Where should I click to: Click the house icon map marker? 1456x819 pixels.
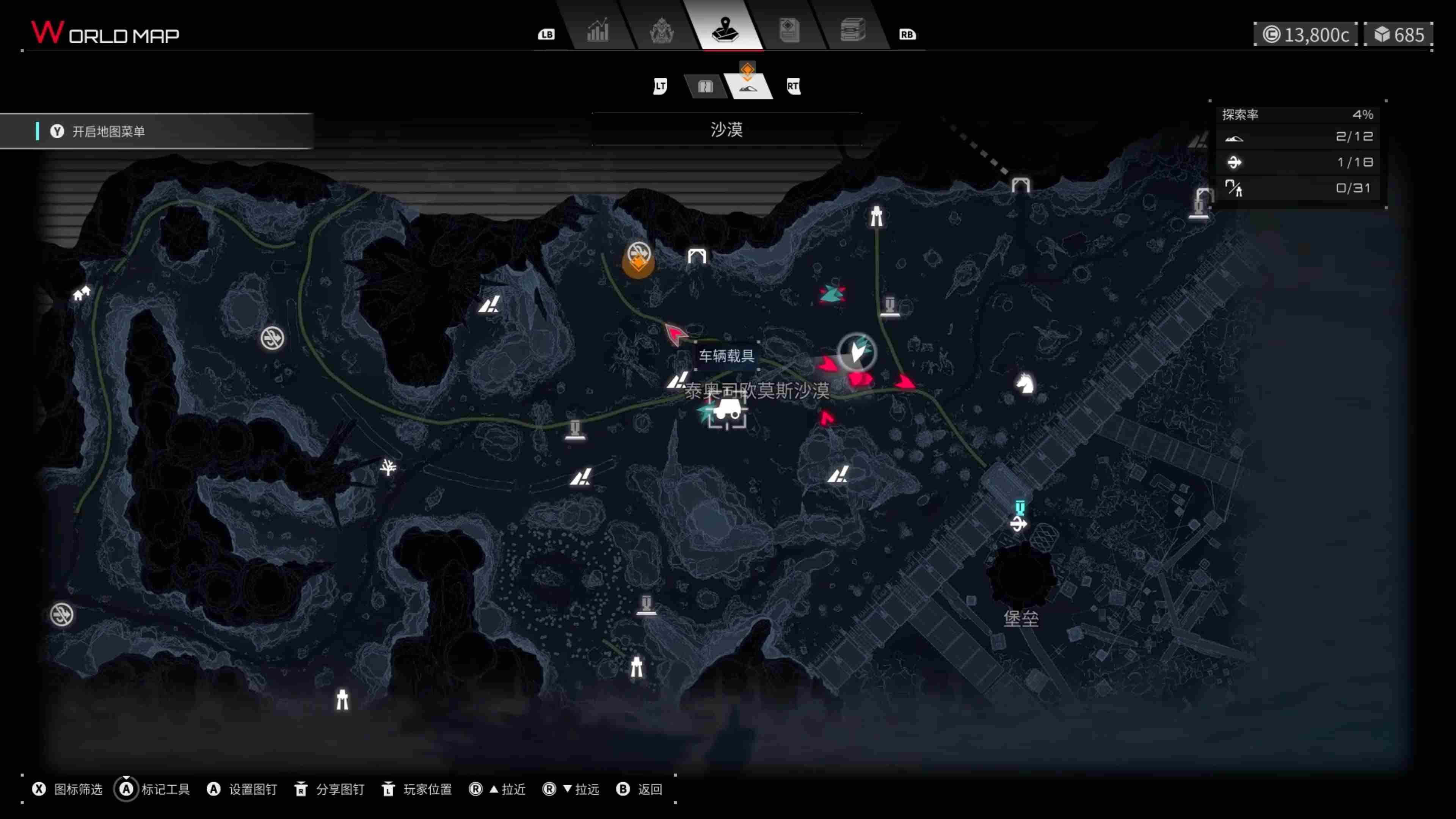click(x=82, y=293)
